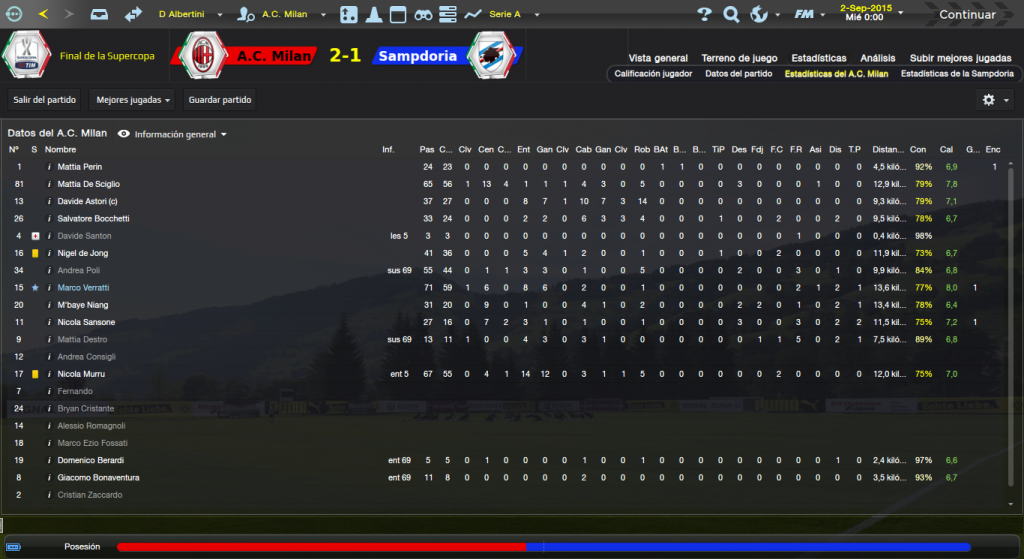View Estadísticas de la Sampdoria
The height and width of the screenshot is (559, 1024).
point(957,74)
